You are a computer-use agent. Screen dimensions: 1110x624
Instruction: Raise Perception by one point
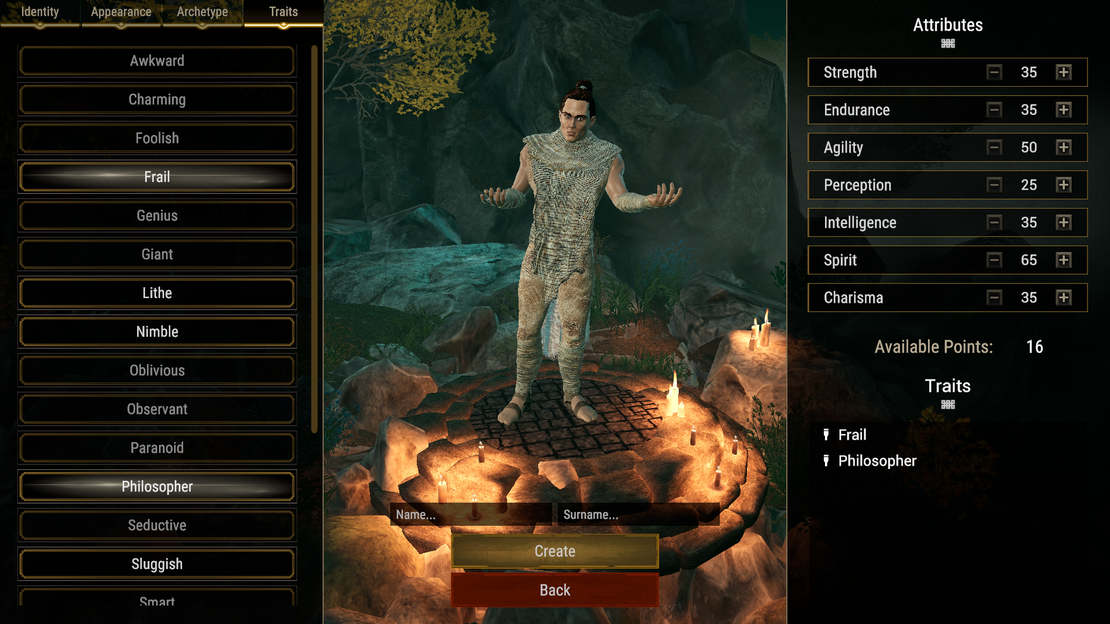point(1063,185)
